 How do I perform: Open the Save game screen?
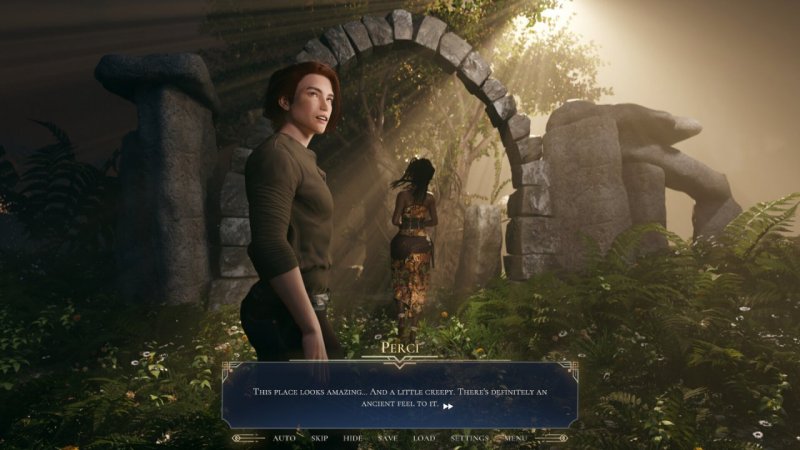pos(388,438)
